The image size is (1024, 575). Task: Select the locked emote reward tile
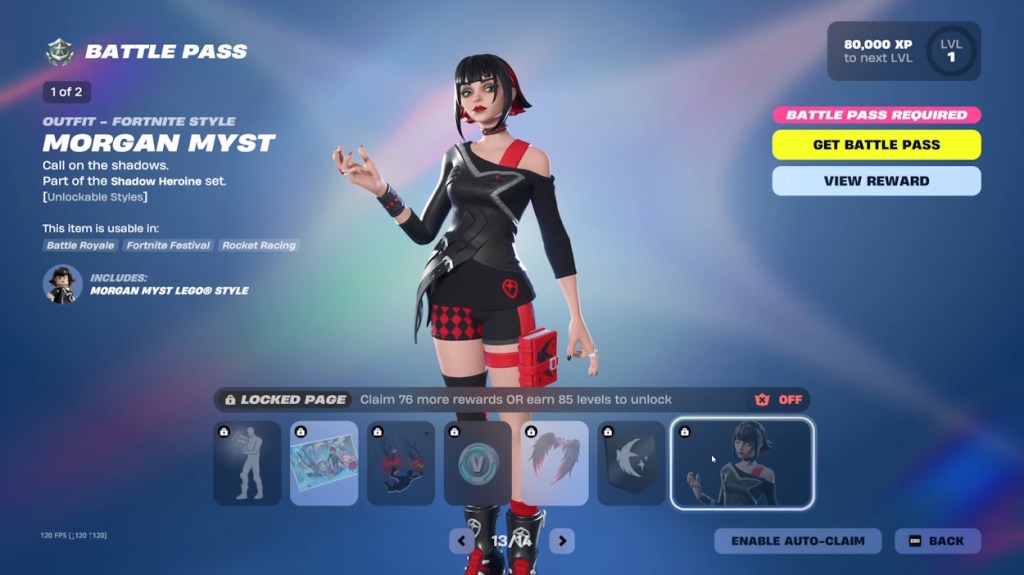point(247,463)
